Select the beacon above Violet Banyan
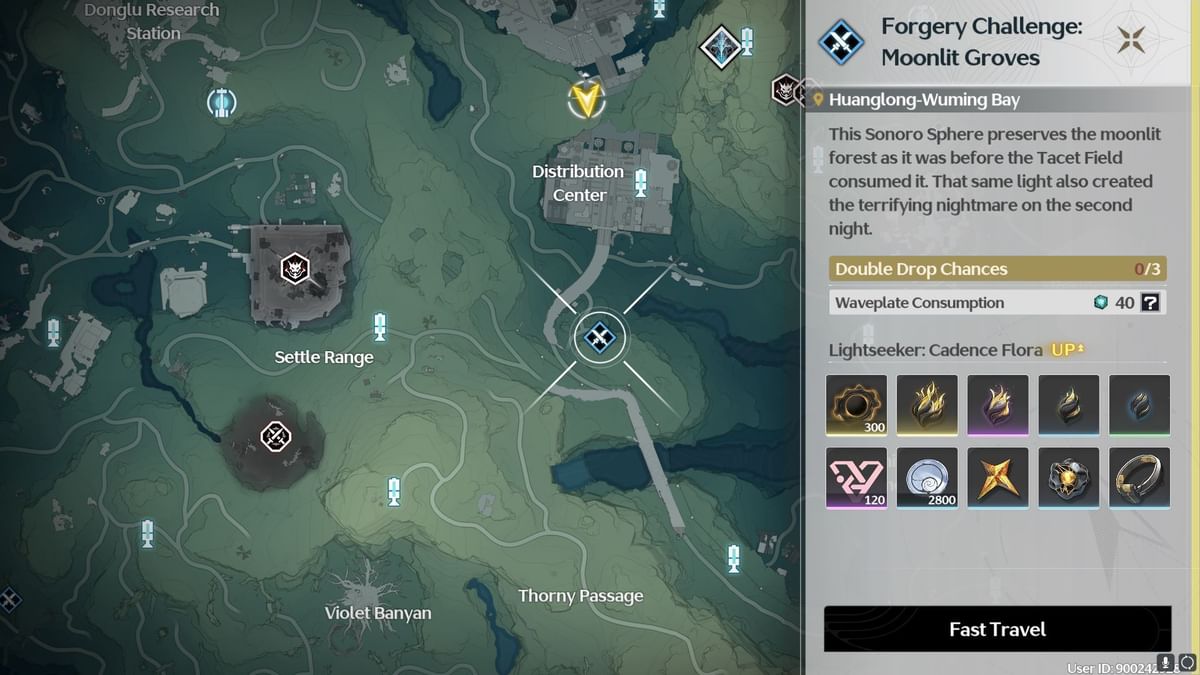 click(x=394, y=491)
